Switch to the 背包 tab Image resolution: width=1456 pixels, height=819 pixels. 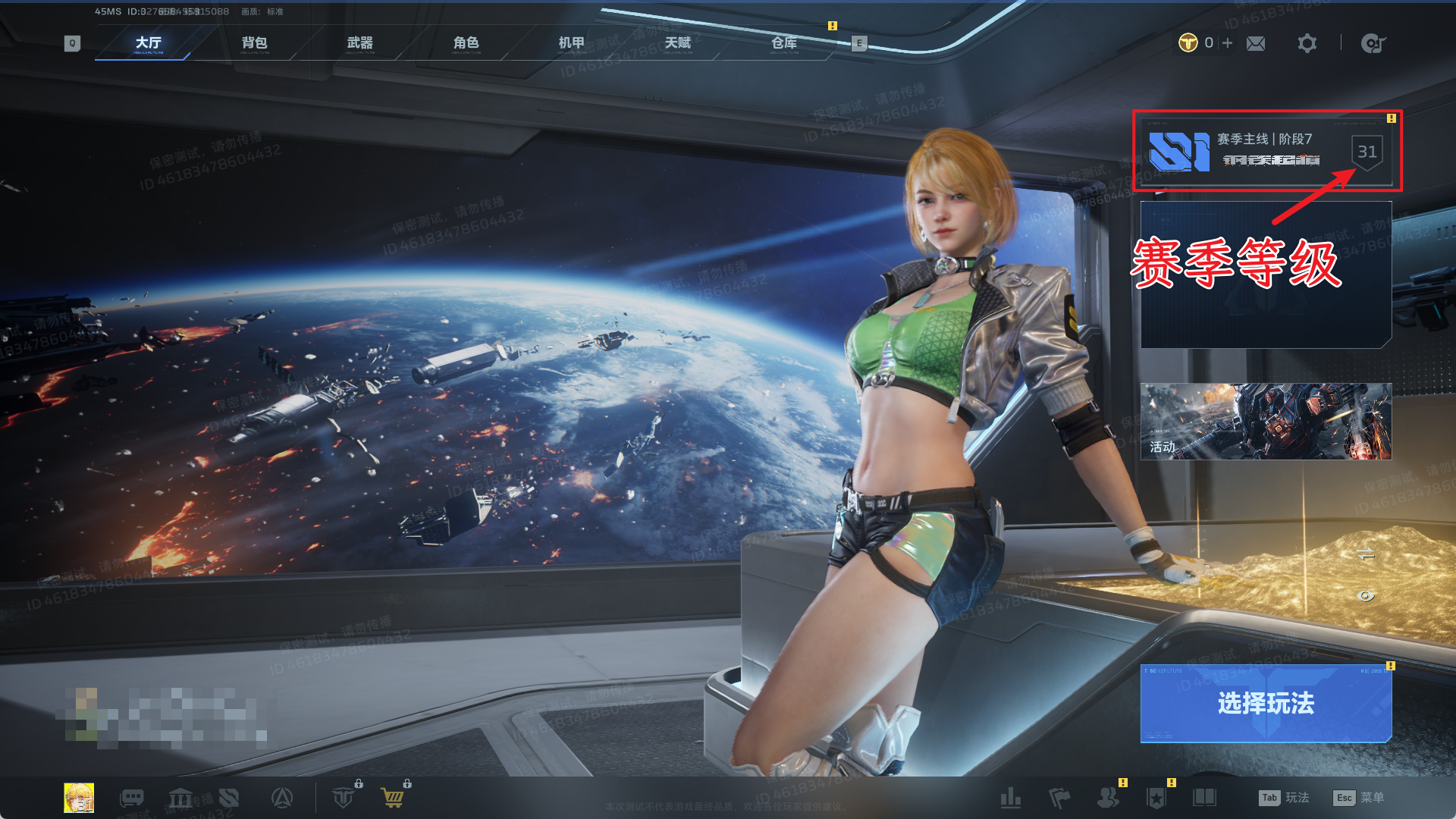point(254,43)
